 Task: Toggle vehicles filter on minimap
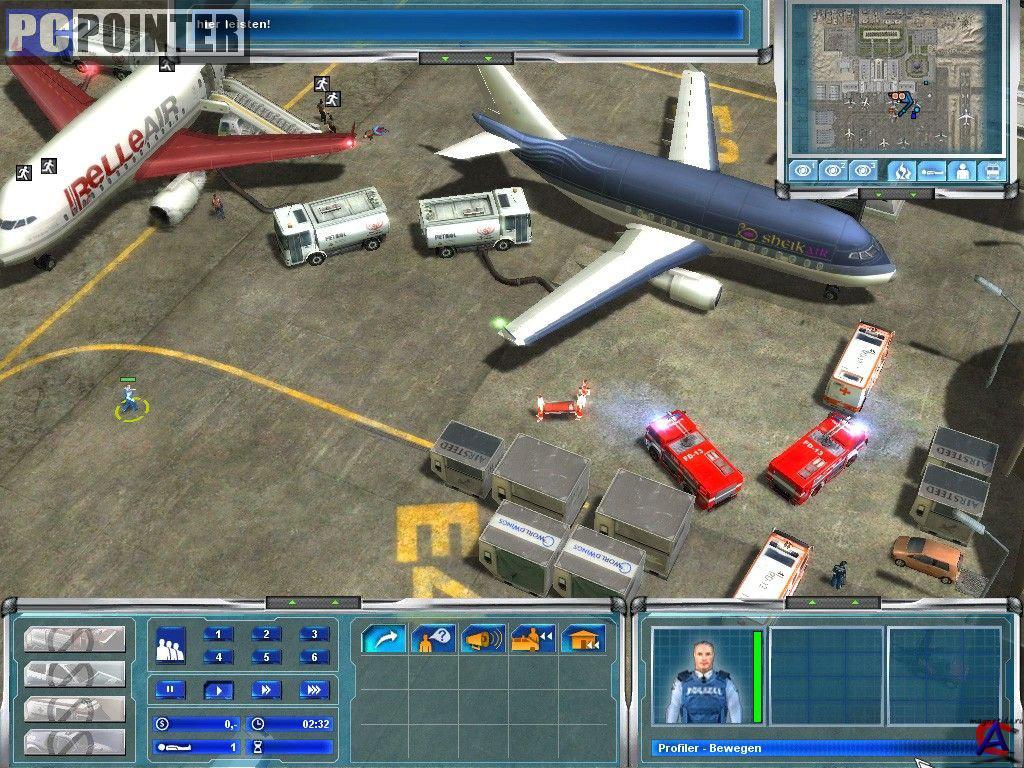click(991, 170)
